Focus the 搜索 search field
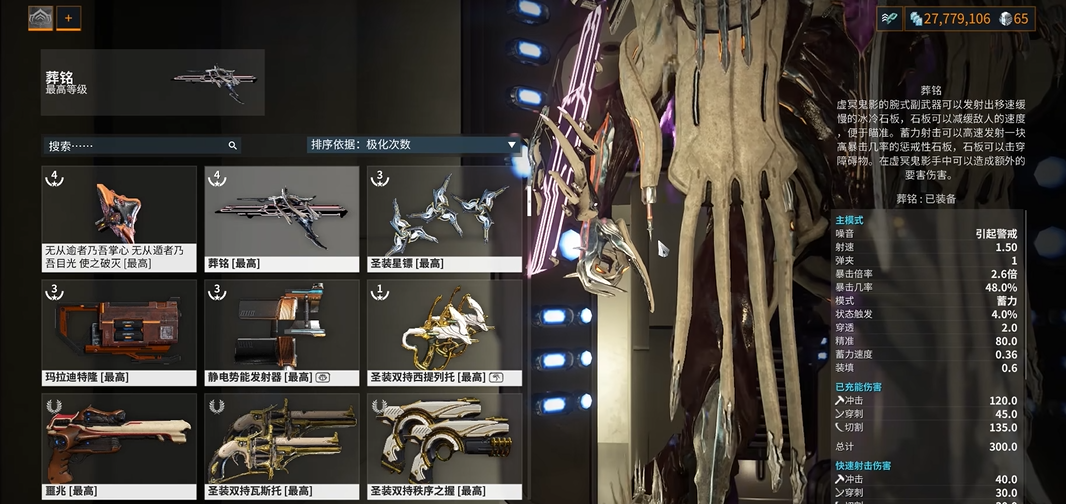This screenshot has height=504, width=1066. (x=140, y=145)
